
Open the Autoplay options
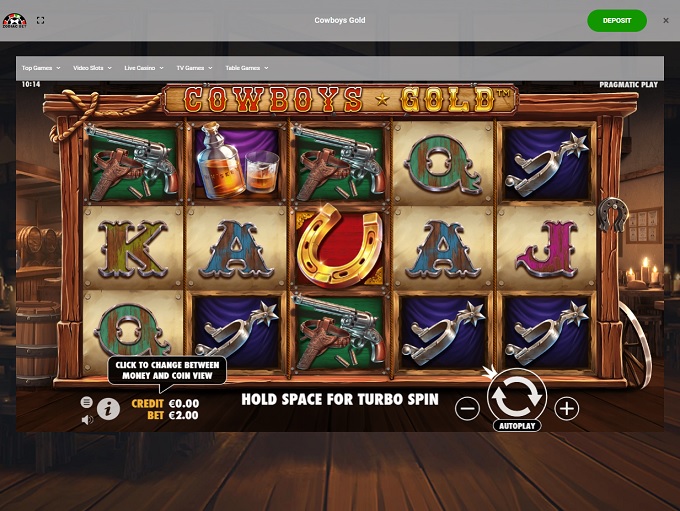point(517,426)
